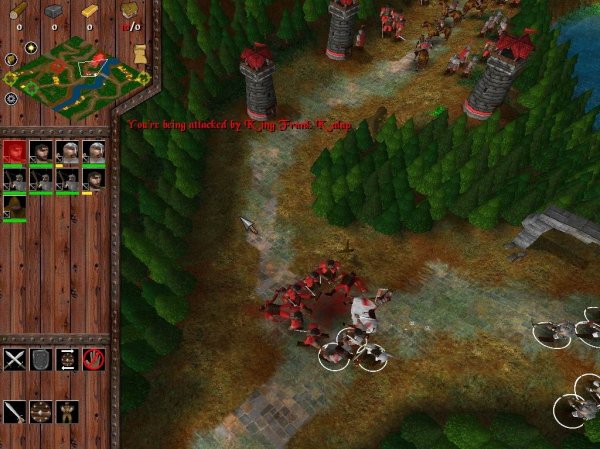600x449 pixels.
Task: Click the gear icon left of the minimap
Action: coord(11,99)
